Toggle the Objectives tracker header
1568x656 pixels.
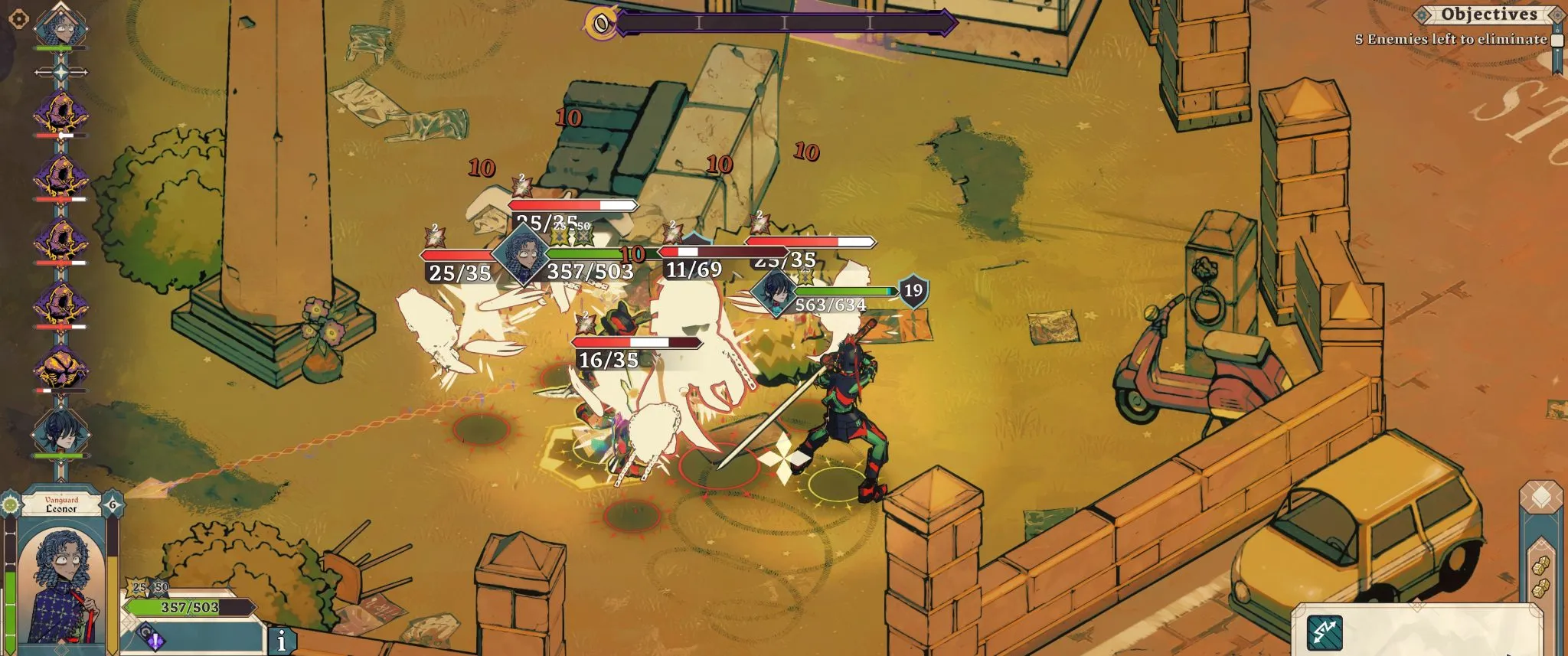(1488, 15)
